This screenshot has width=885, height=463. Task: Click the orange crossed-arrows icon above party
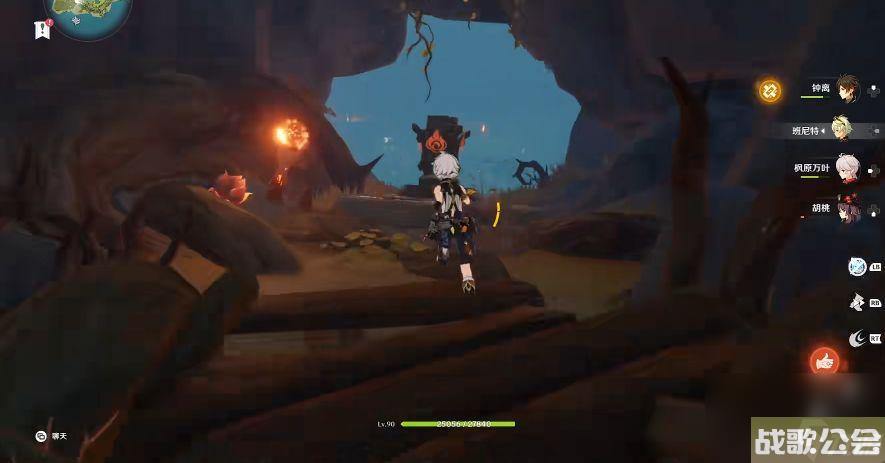(769, 90)
